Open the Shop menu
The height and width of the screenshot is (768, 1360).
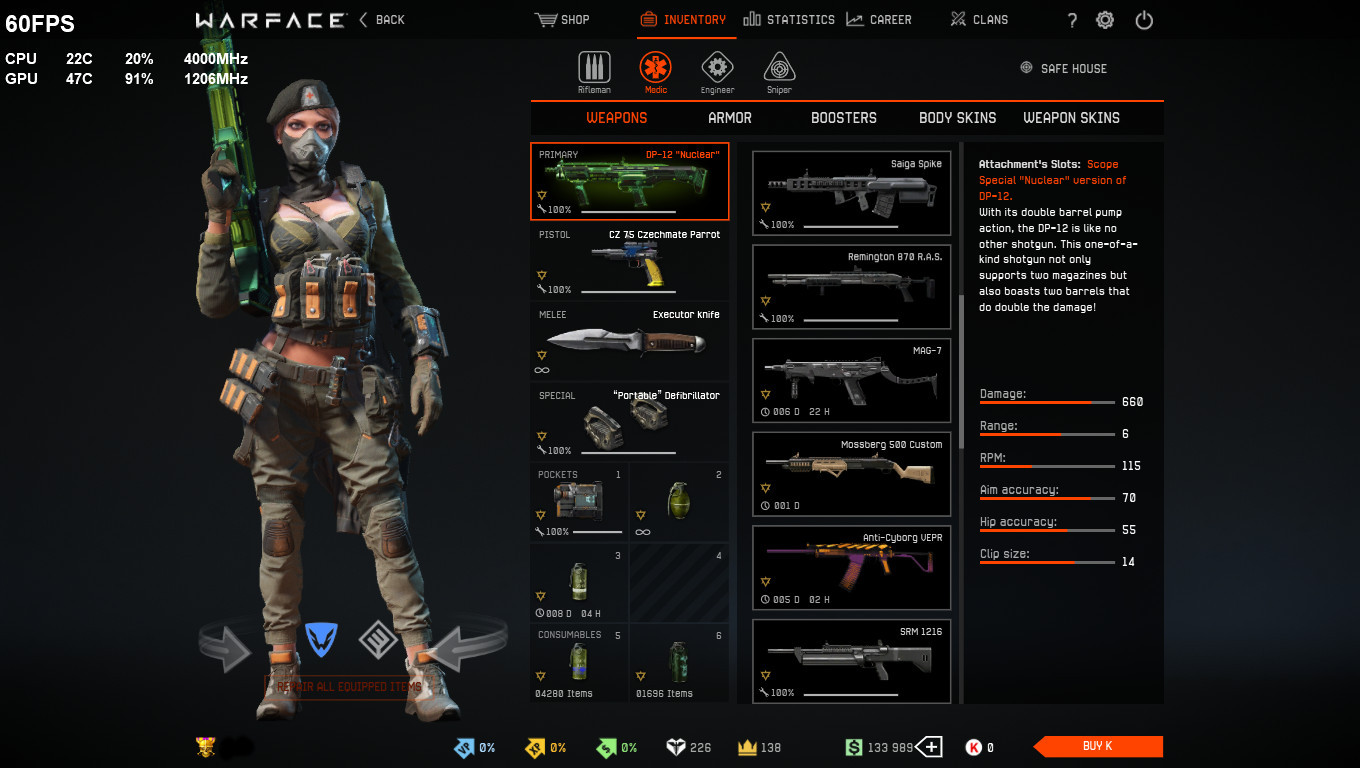click(563, 20)
